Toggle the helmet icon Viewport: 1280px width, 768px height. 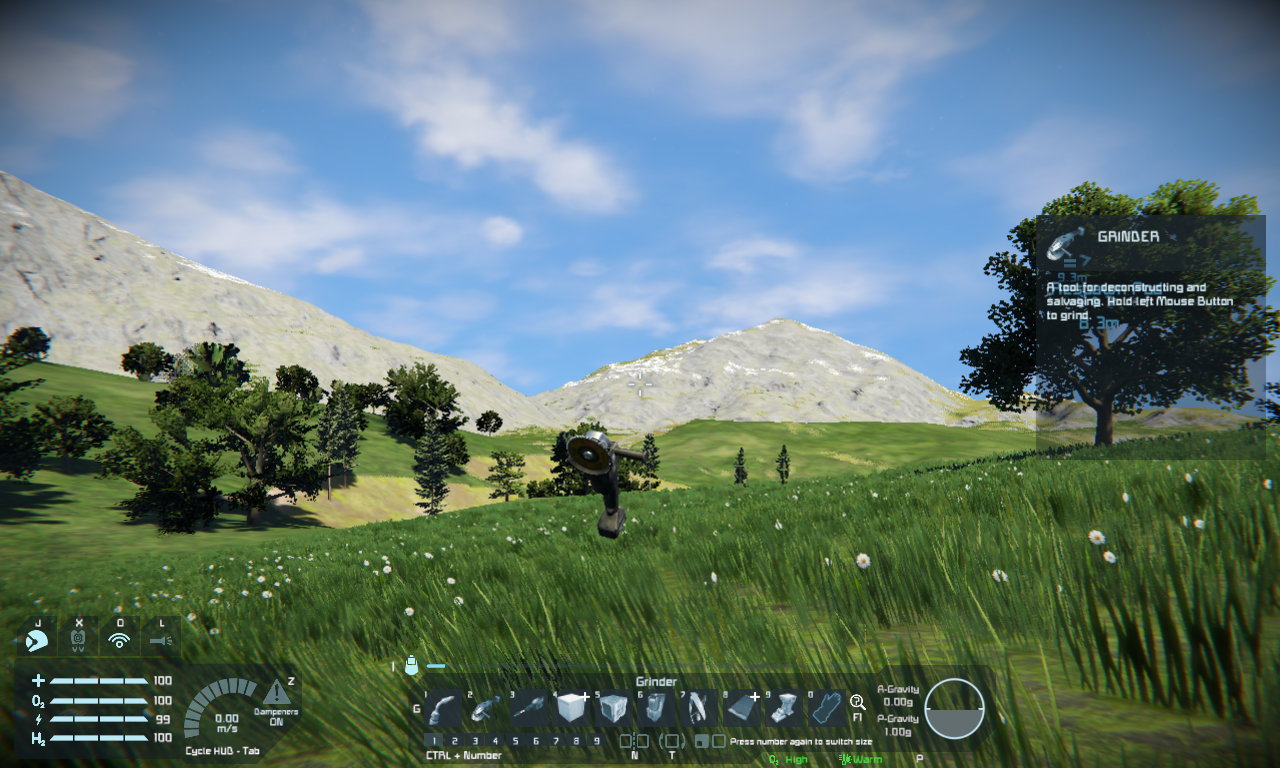point(37,640)
